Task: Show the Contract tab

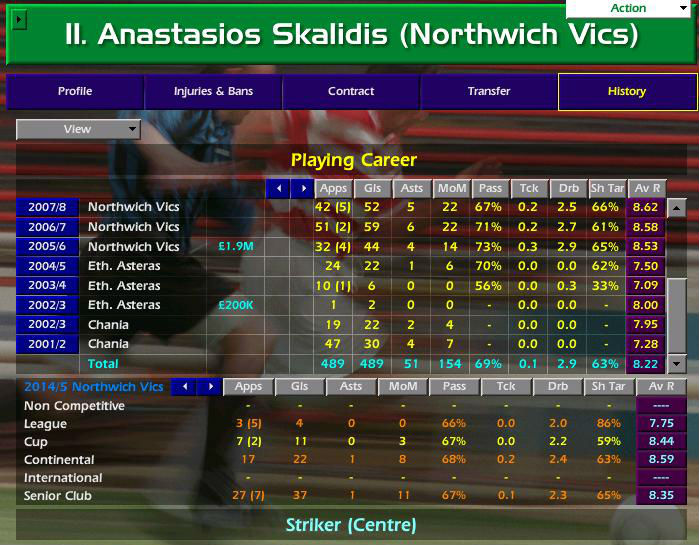Action: [x=351, y=92]
